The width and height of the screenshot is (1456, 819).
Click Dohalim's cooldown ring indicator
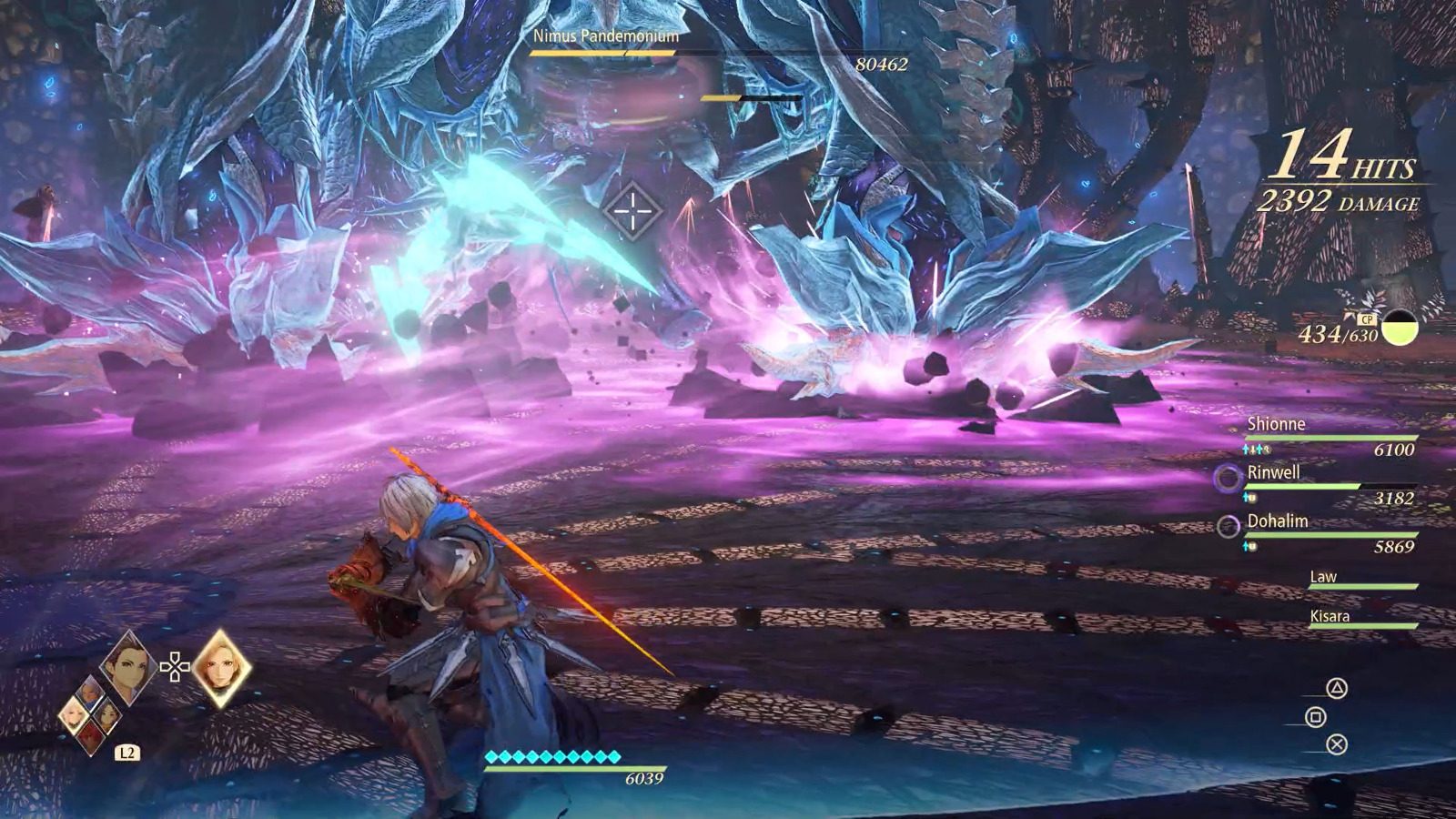click(1228, 527)
